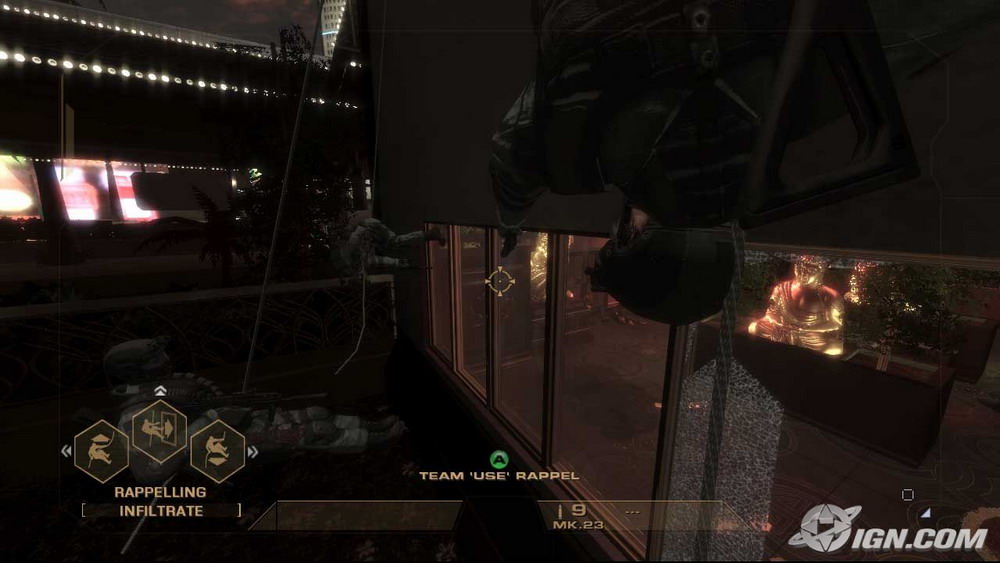This screenshot has width=1000, height=563.
Task: Choose the rappel-through-window entry command
Action: [160, 431]
